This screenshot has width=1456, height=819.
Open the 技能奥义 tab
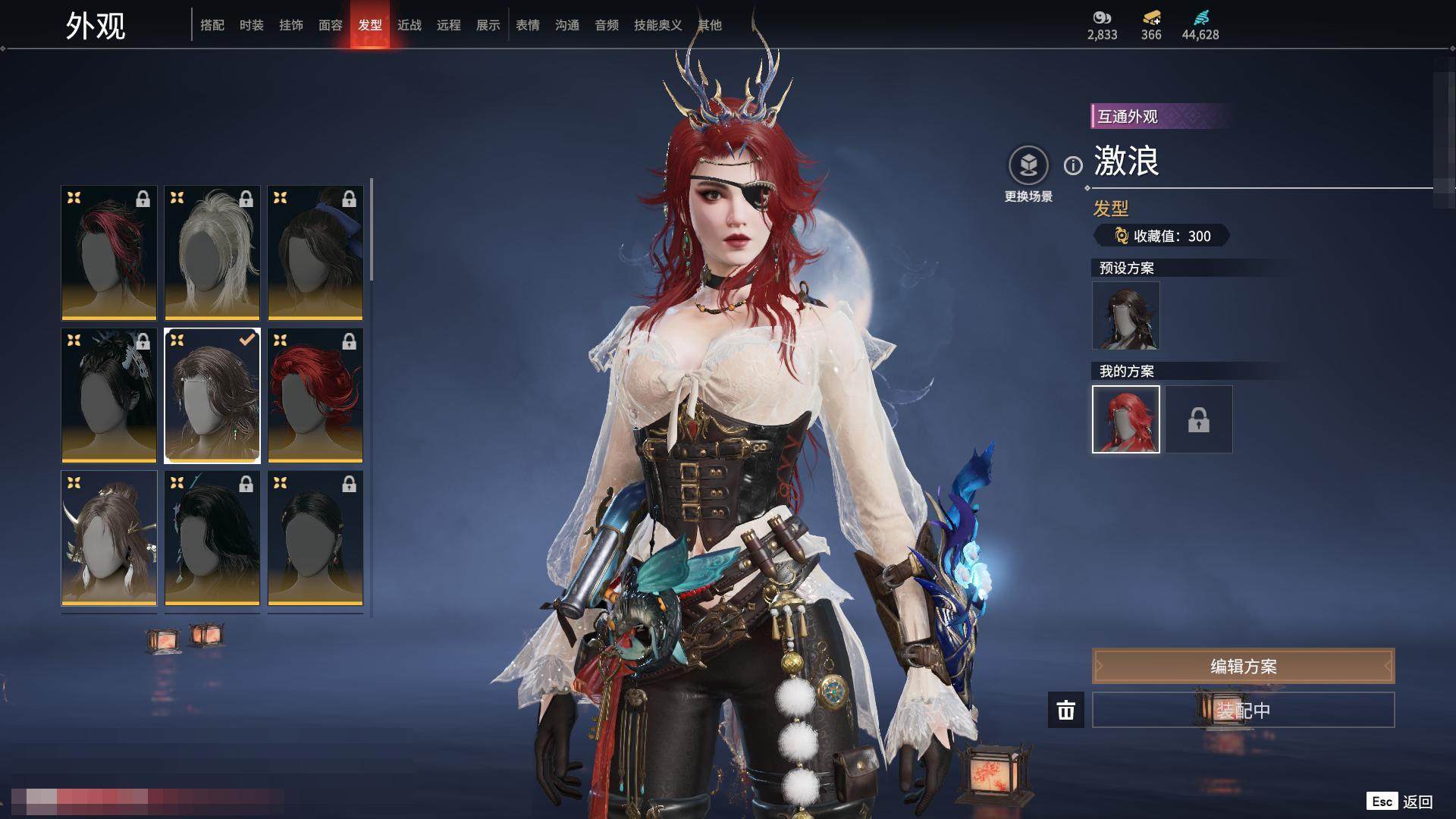click(657, 25)
